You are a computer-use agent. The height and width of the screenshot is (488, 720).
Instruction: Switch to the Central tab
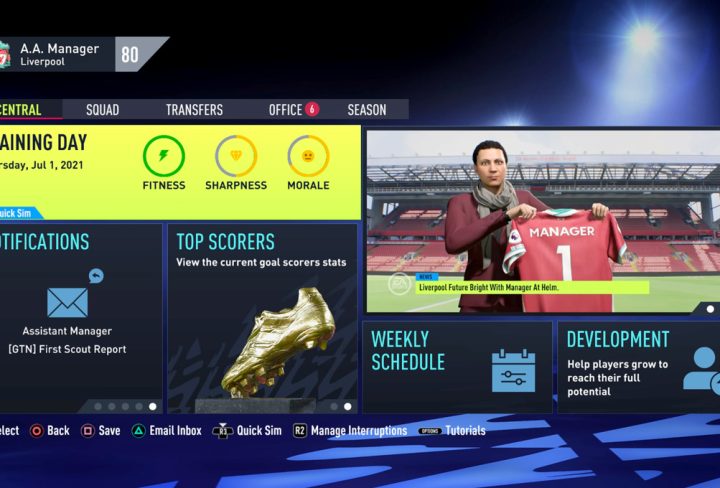coord(22,110)
